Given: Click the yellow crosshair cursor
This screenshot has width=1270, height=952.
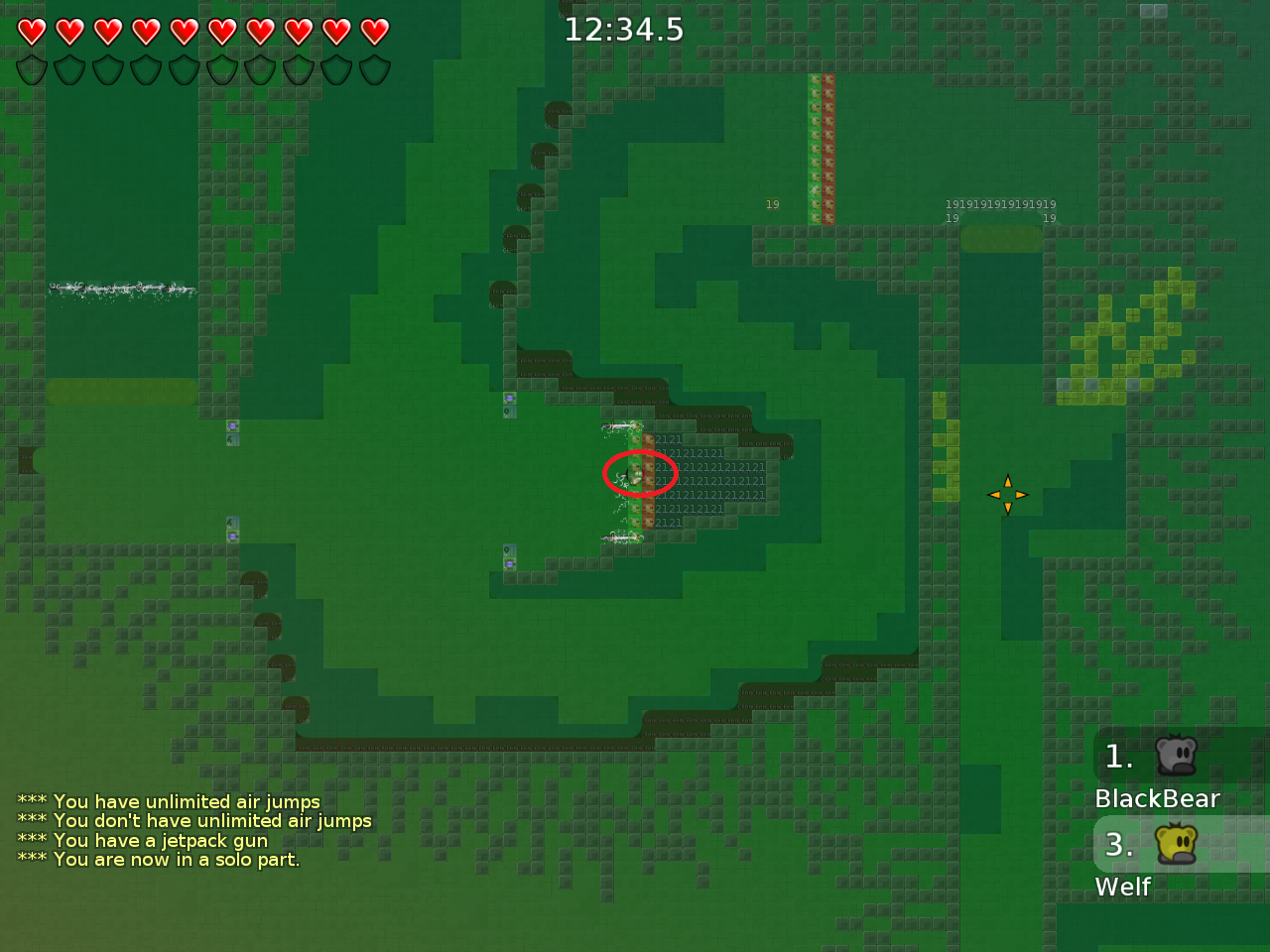Looking at the screenshot, I should [1007, 494].
